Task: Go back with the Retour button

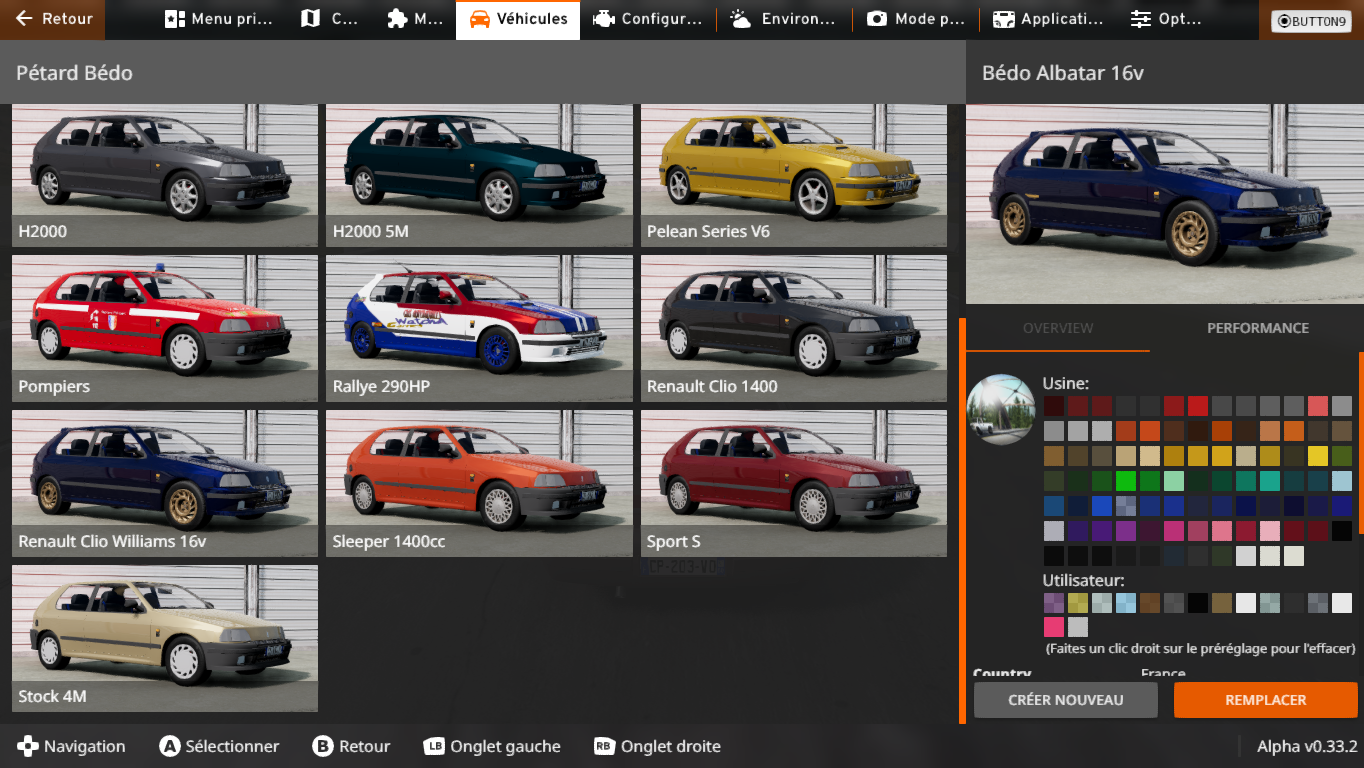Action: tap(54, 19)
